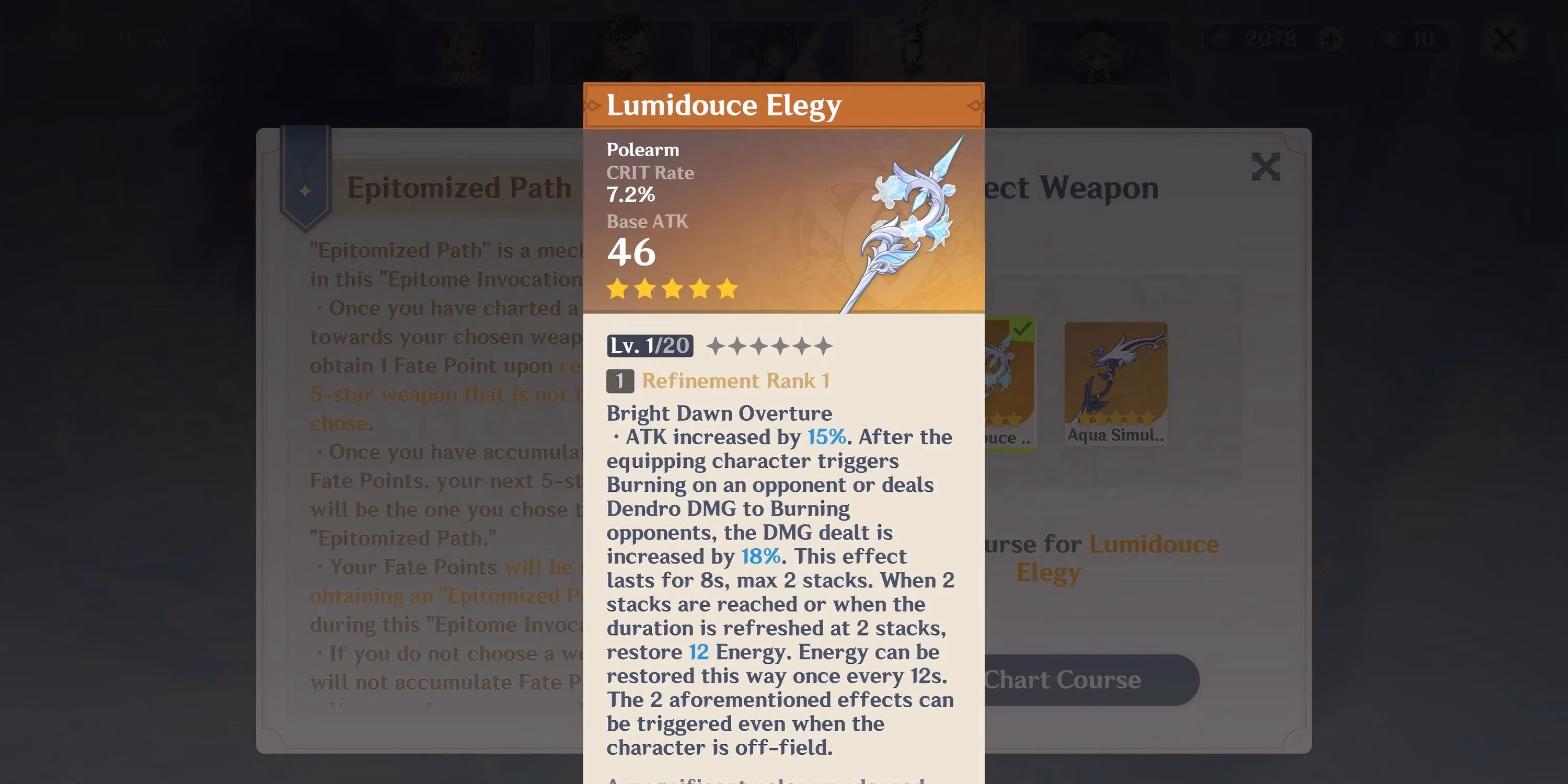Click the X in the top-right to exit Wish
The image size is (1568, 784).
[x=1505, y=39]
